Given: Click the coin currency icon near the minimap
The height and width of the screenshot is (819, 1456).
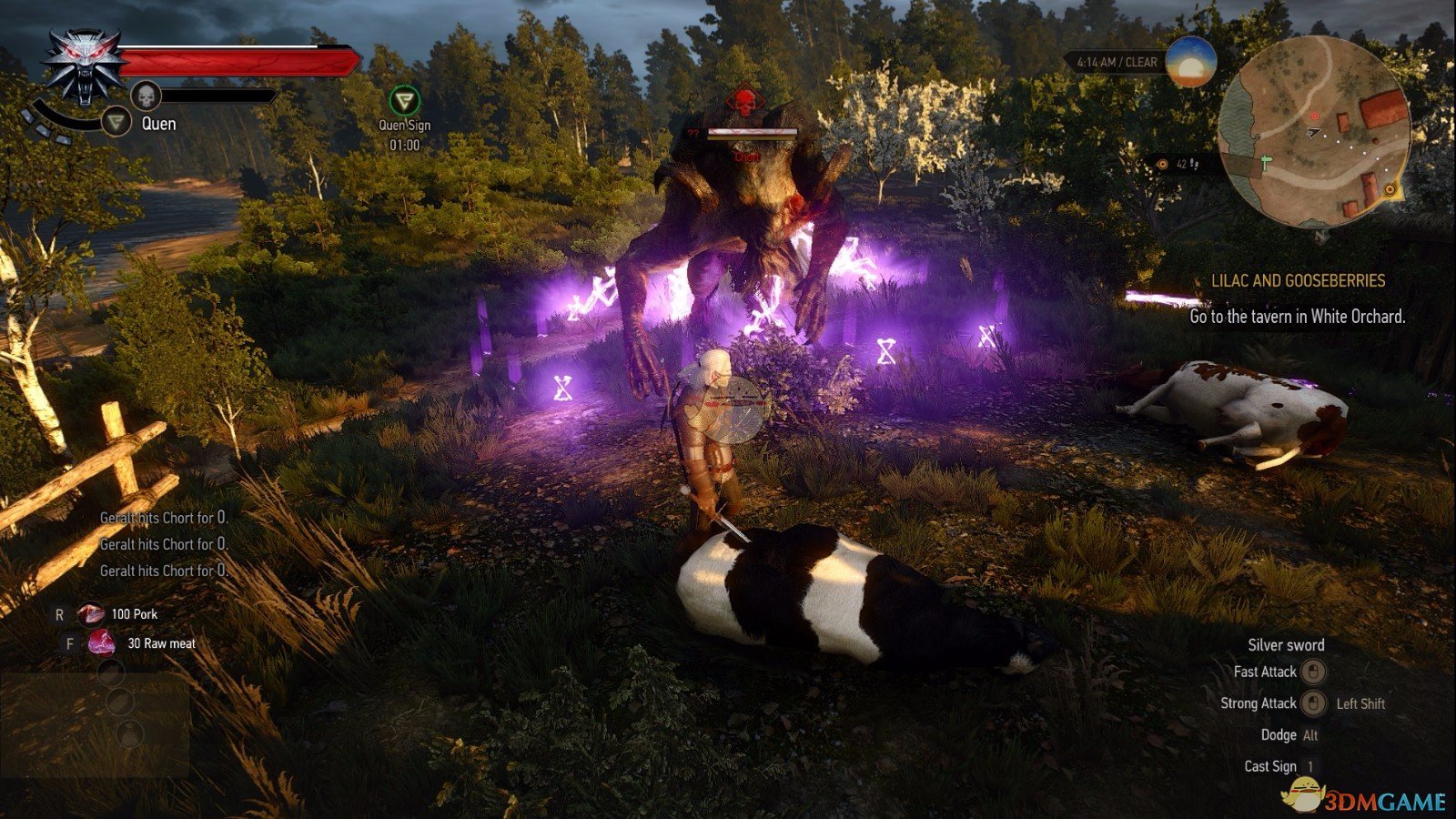Looking at the screenshot, I should click(1161, 162).
